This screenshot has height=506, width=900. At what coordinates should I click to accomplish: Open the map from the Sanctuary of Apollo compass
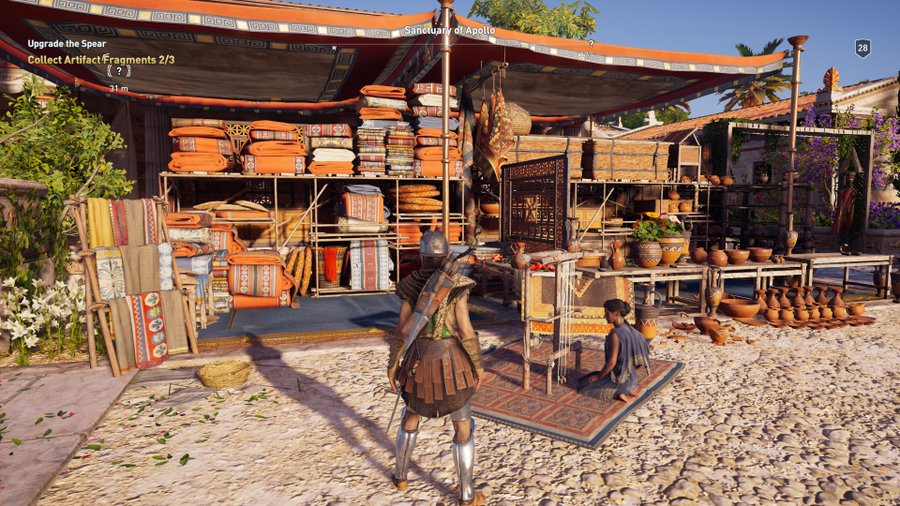click(x=448, y=31)
